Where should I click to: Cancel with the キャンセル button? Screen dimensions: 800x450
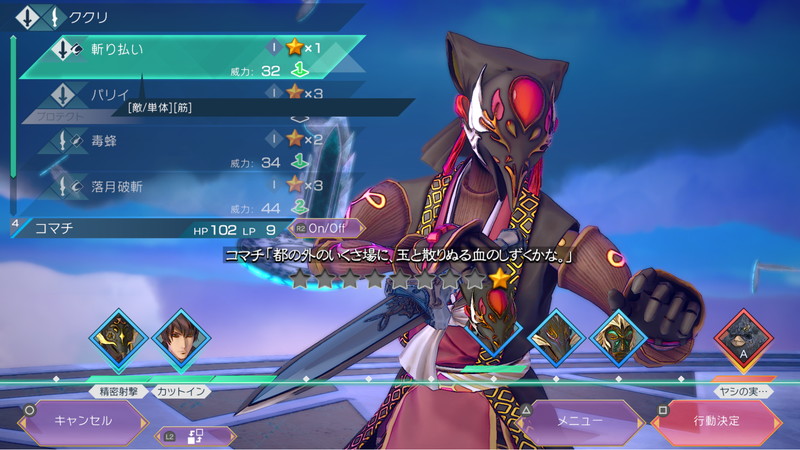coord(83,421)
